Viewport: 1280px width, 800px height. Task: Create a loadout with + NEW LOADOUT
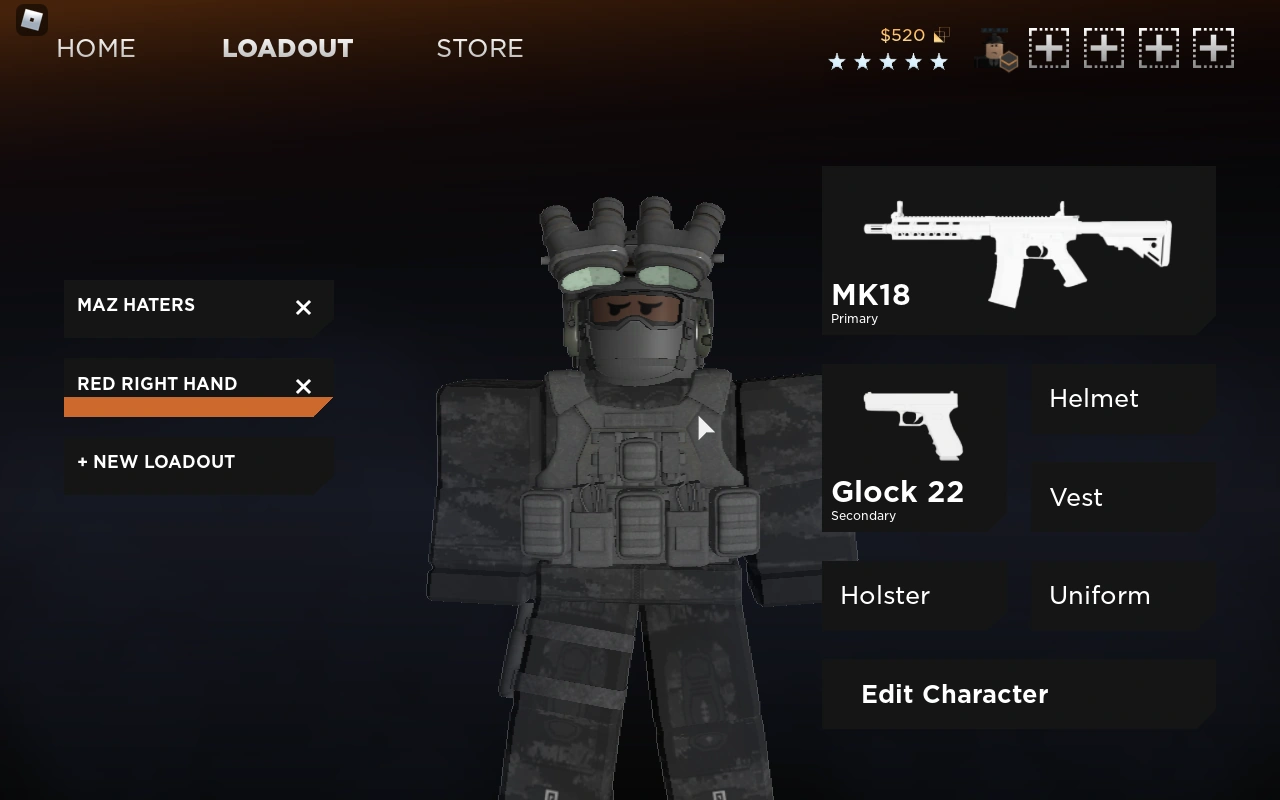[x=156, y=462]
